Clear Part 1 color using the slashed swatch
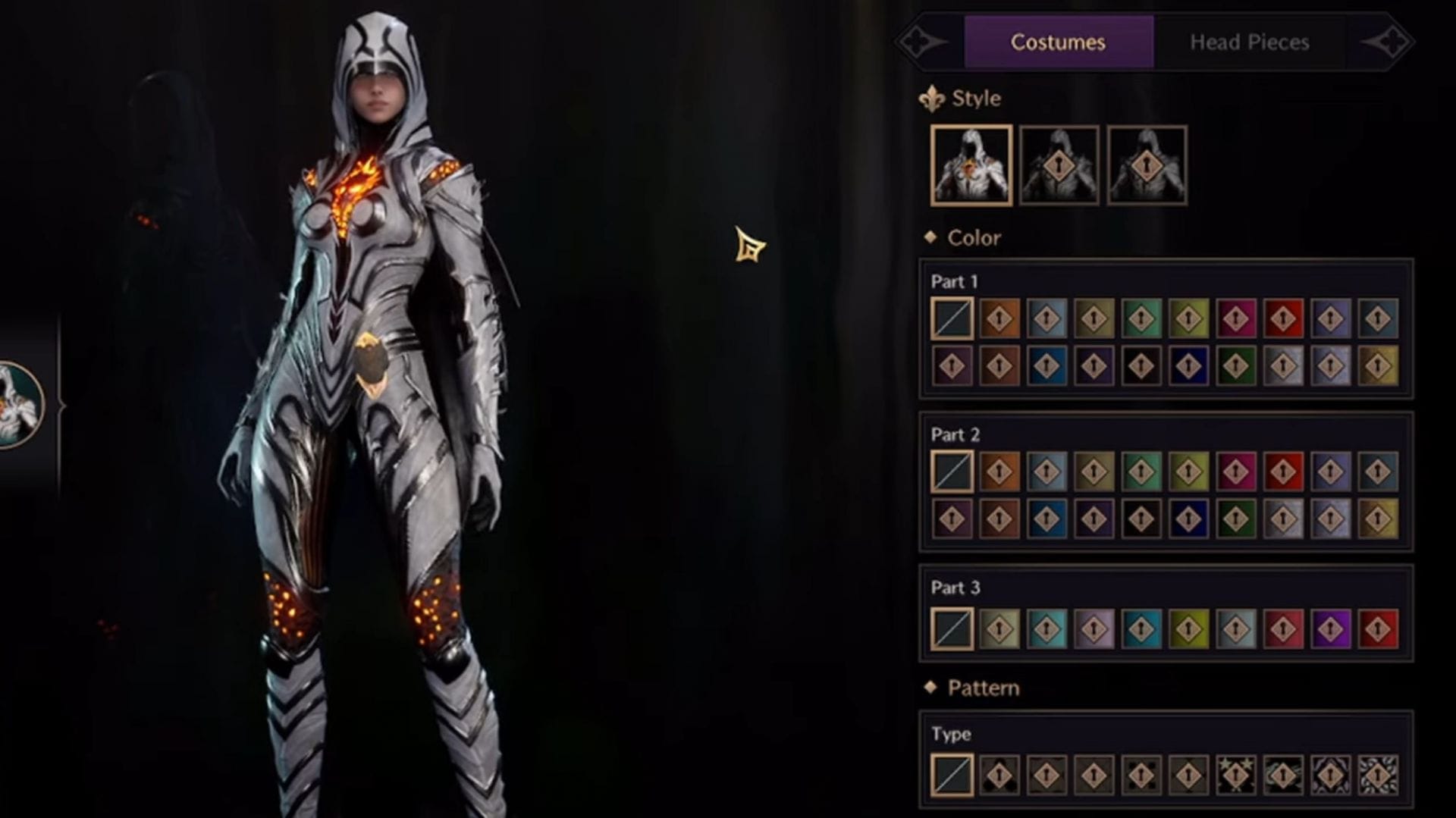This screenshot has width=1456, height=818. tap(952, 318)
